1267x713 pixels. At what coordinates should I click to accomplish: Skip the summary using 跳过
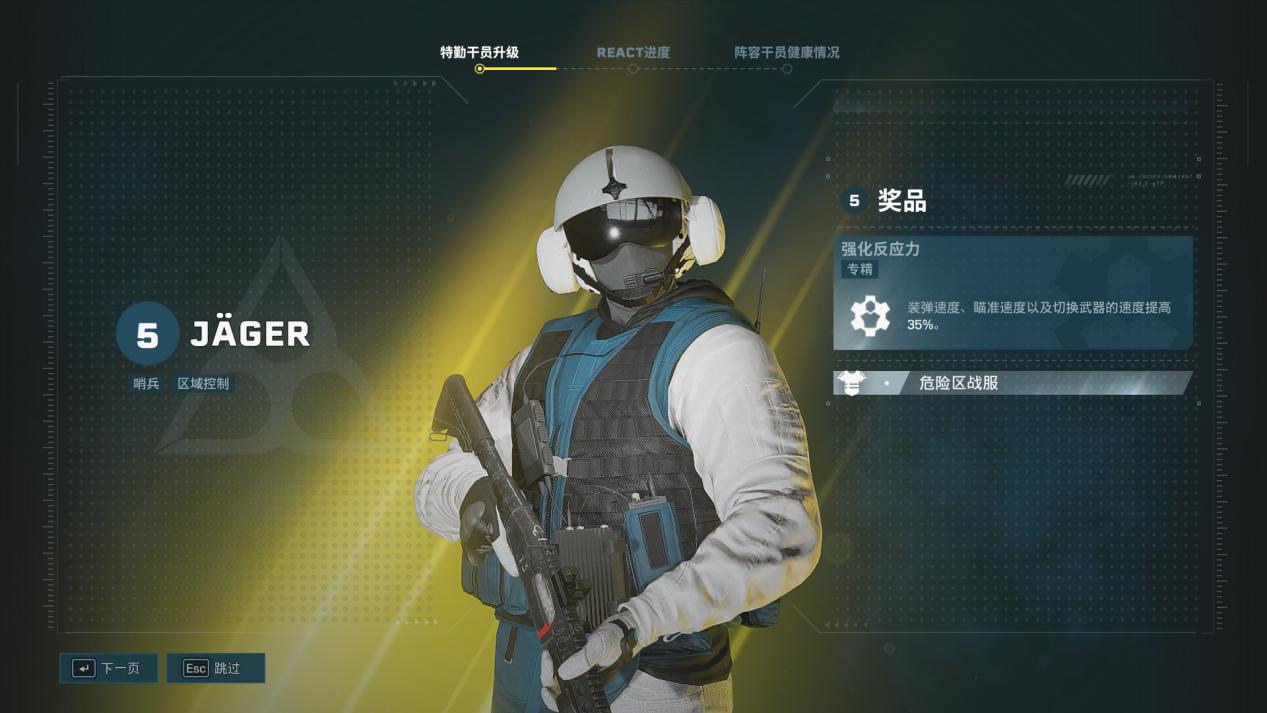(215, 668)
